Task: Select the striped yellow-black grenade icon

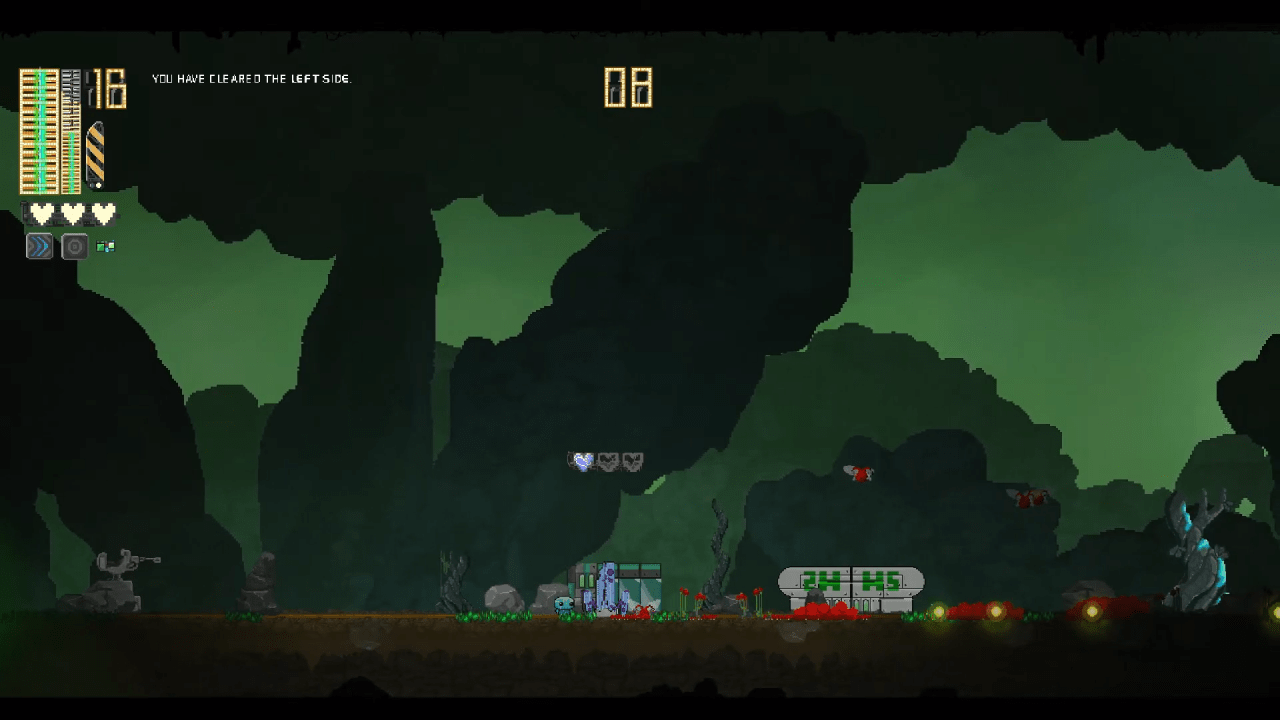Action: coord(95,154)
